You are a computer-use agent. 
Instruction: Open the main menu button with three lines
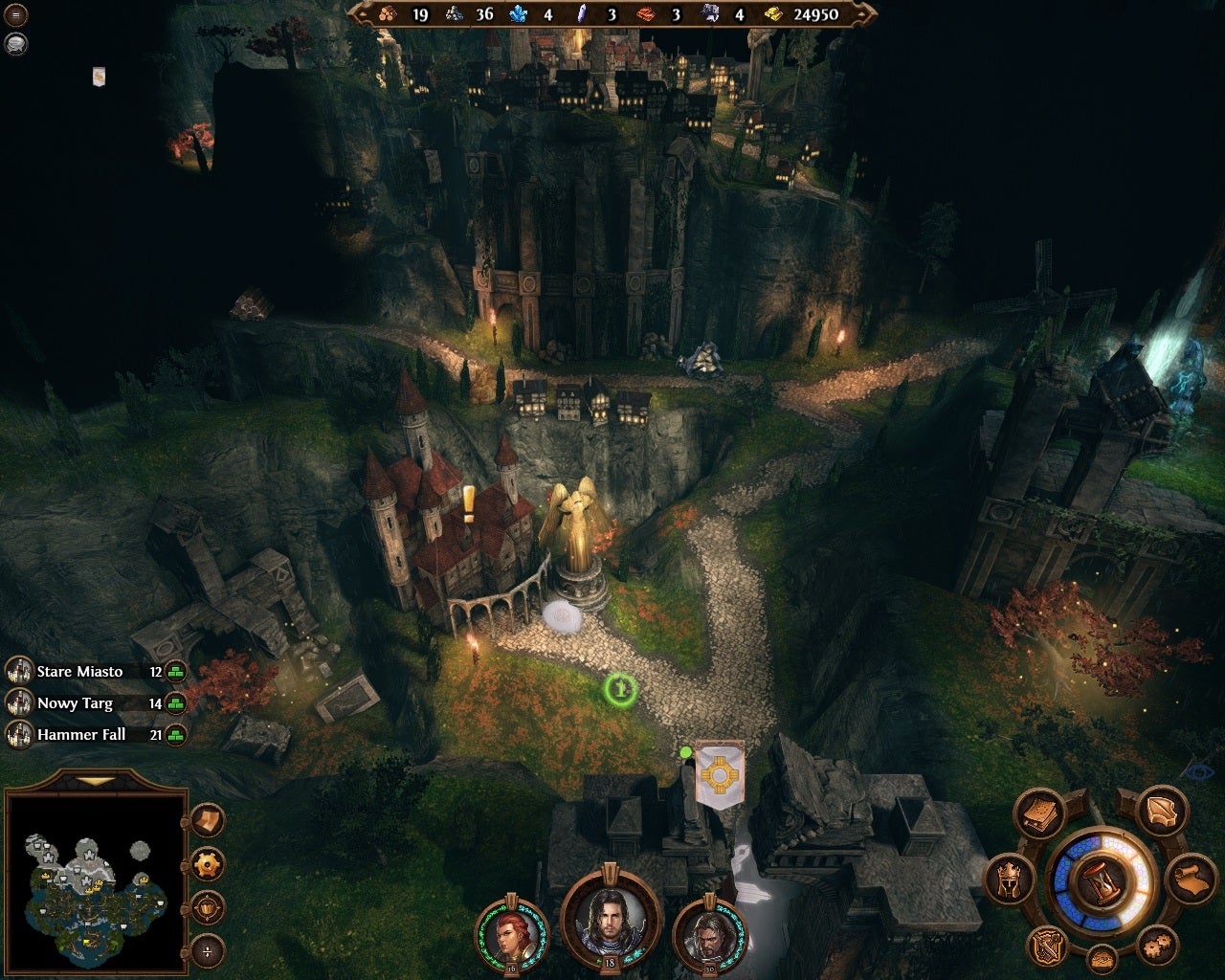coord(16,15)
